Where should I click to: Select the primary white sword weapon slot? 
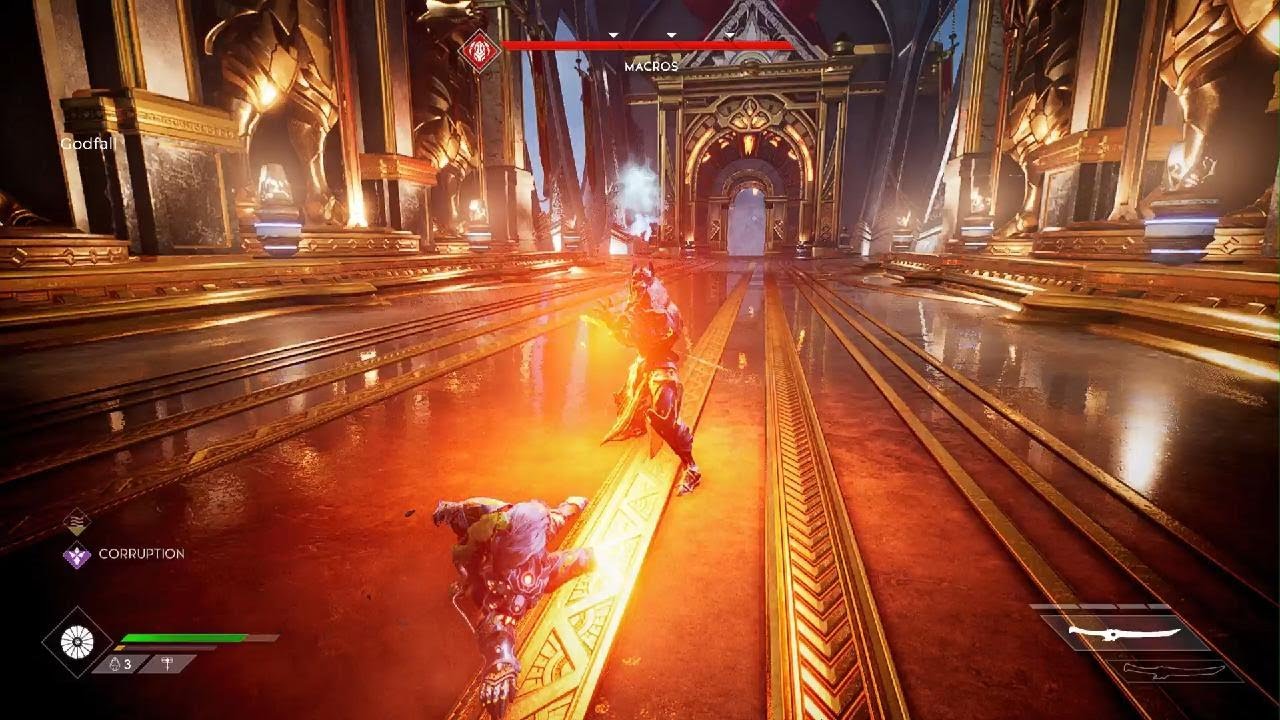pyautogui.click(x=1110, y=633)
